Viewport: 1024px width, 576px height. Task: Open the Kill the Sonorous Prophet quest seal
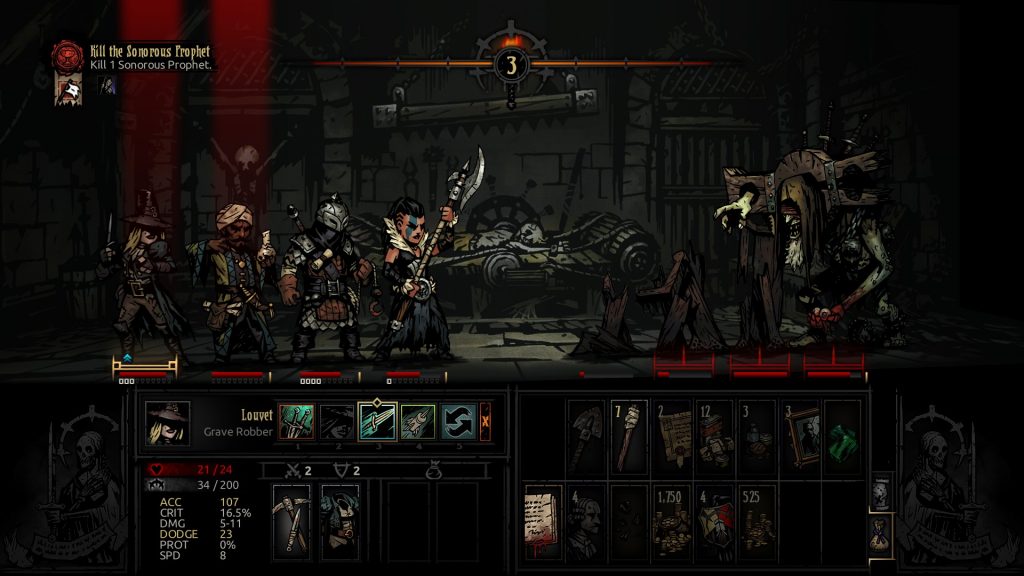67,54
